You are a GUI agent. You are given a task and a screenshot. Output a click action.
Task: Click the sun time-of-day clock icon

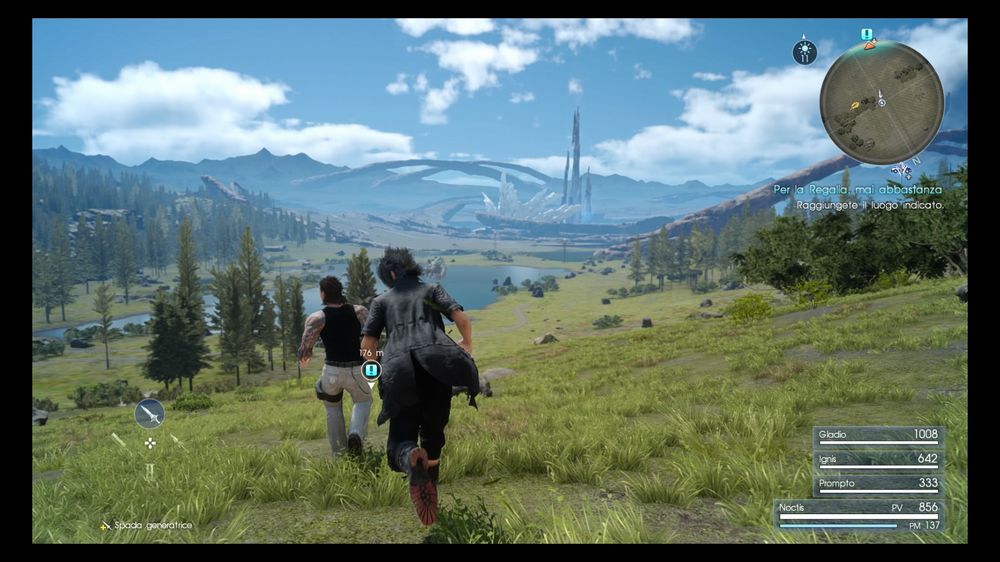804,52
